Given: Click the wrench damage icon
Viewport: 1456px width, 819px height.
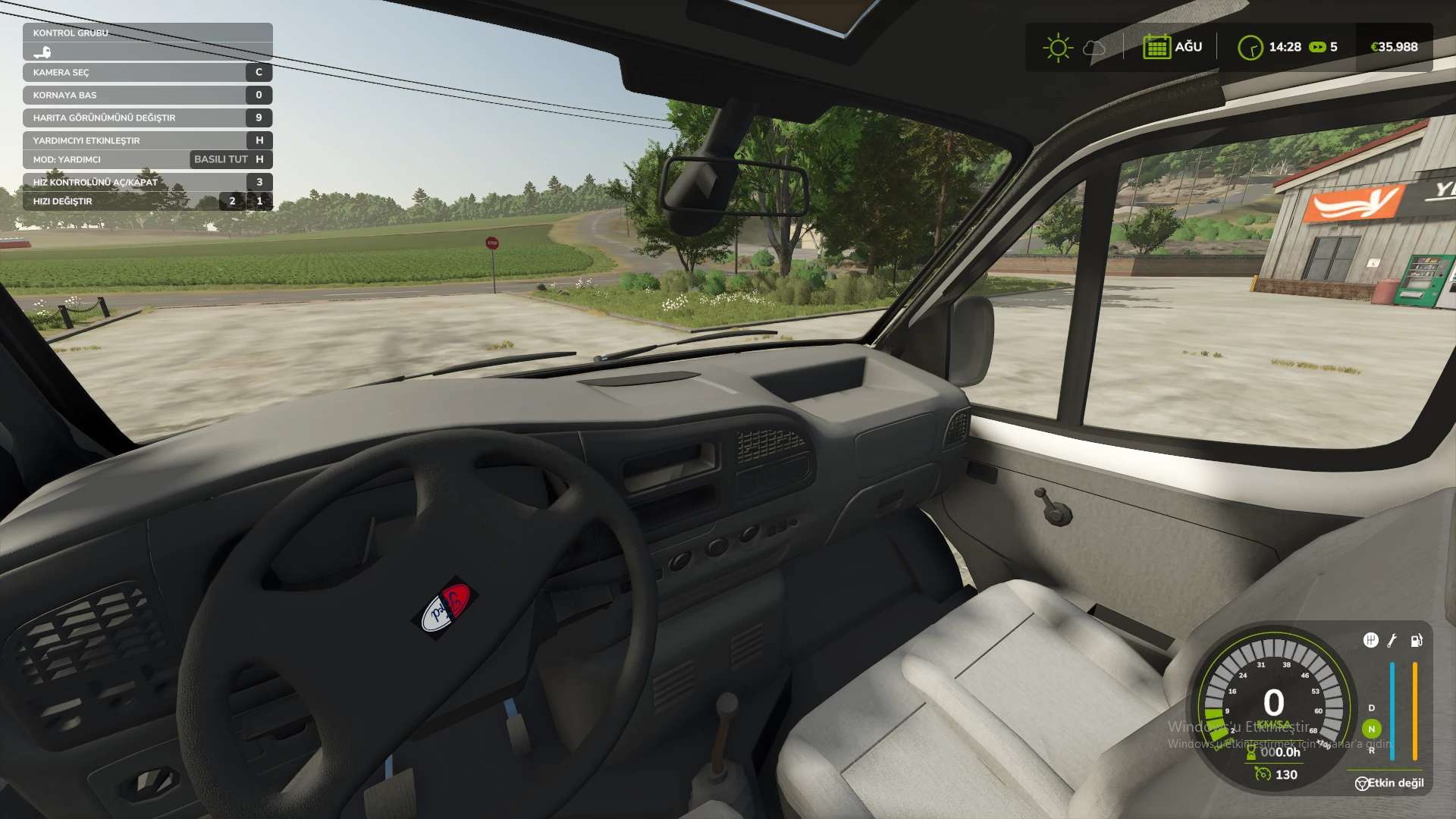Looking at the screenshot, I should [x=1392, y=641].
